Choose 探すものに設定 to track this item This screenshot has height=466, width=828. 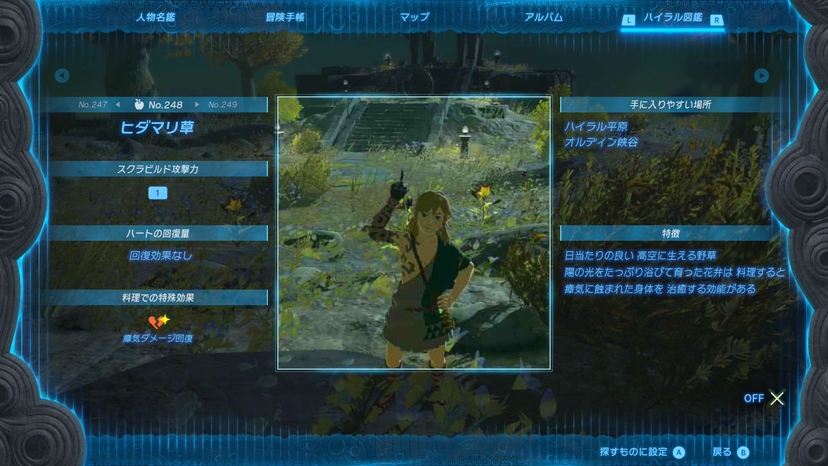(642, 452)
